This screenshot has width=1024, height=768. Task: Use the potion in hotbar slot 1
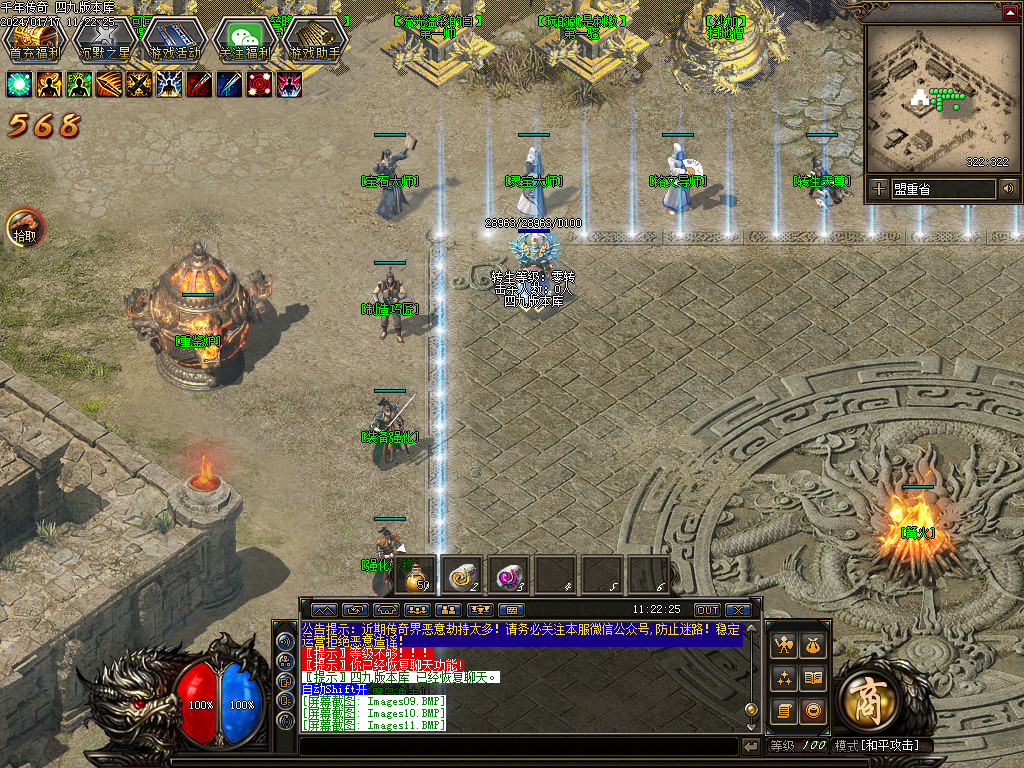(417, 577)
